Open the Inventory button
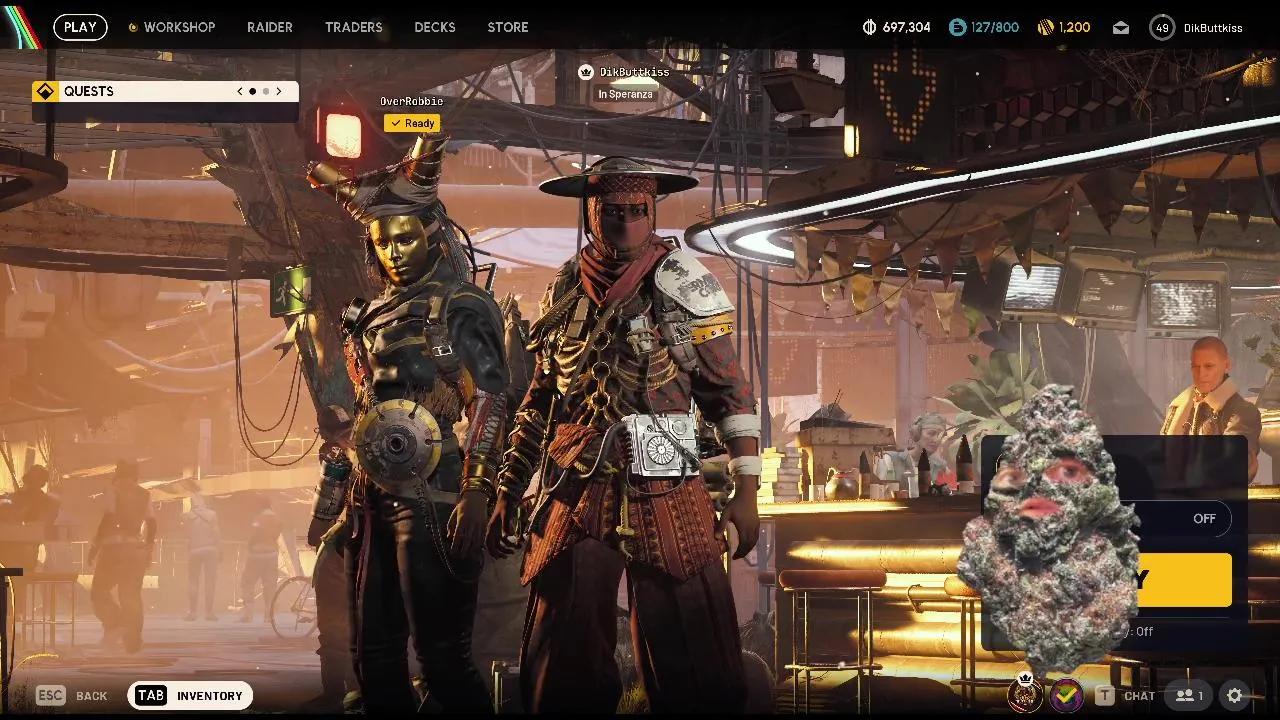 (x=190, y=695)
